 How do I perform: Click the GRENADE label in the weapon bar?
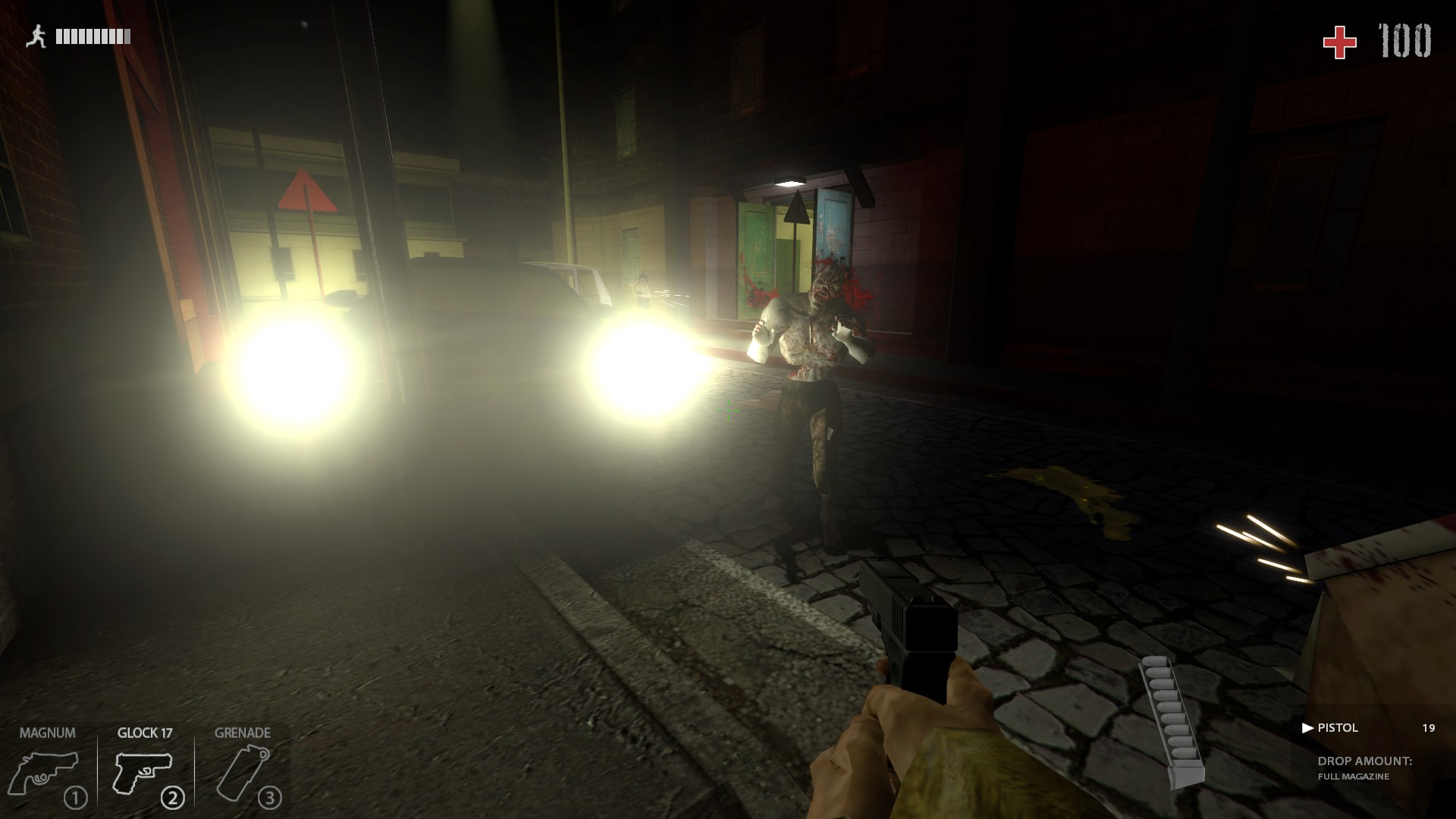click(241, 733)
